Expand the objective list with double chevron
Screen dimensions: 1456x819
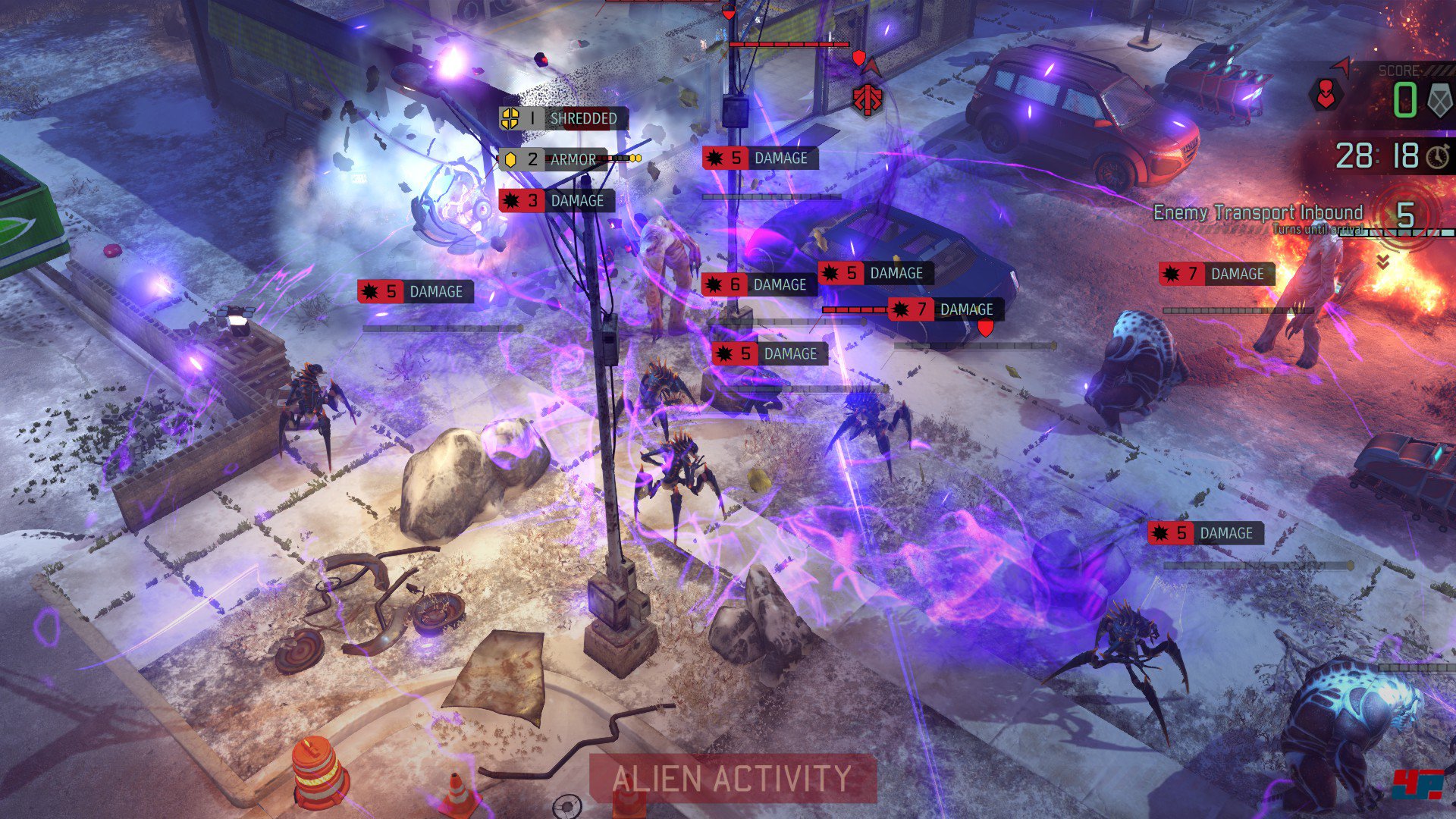pos(1383,262)
